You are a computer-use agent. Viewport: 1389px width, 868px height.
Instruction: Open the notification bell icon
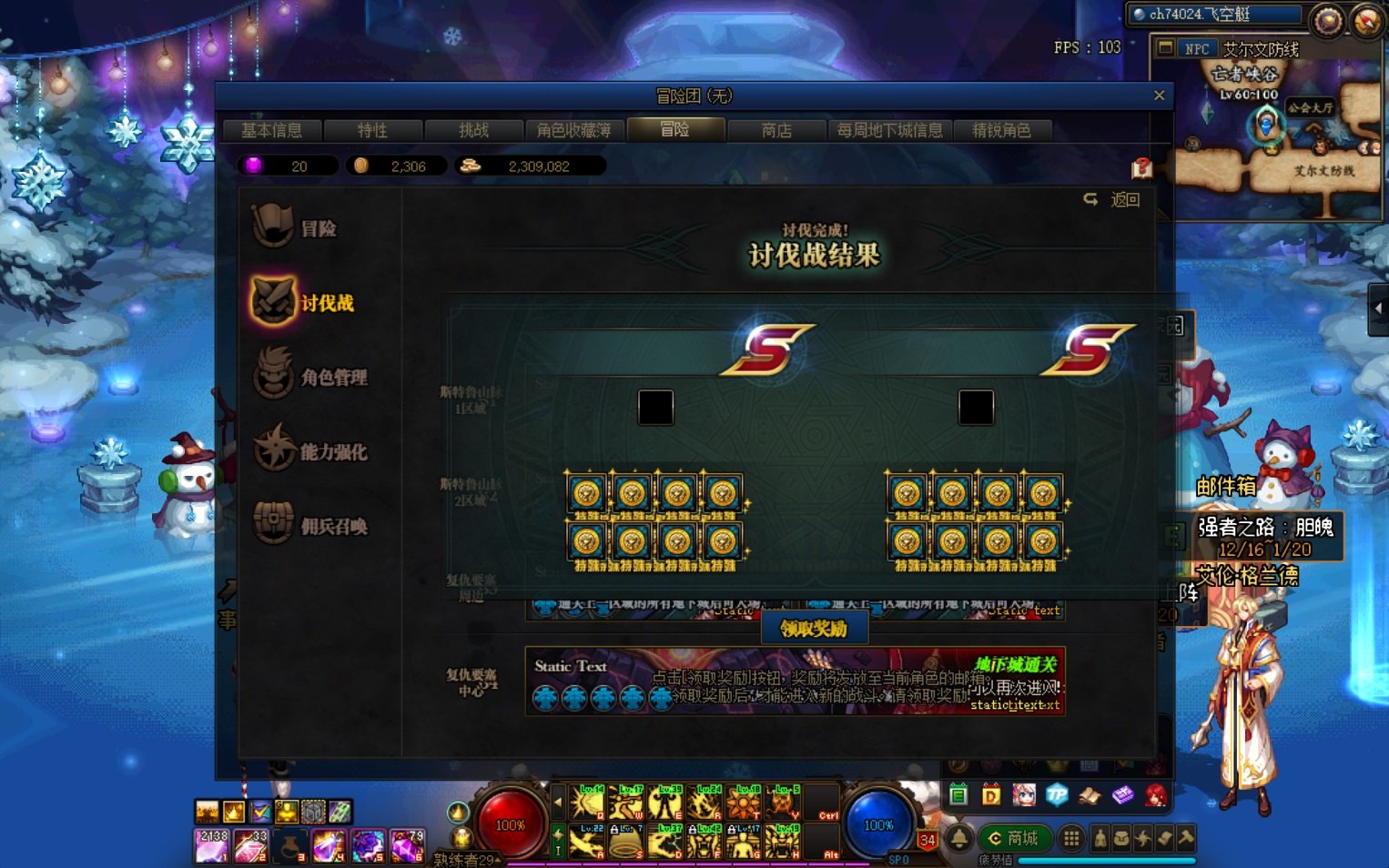coord(959,838)
